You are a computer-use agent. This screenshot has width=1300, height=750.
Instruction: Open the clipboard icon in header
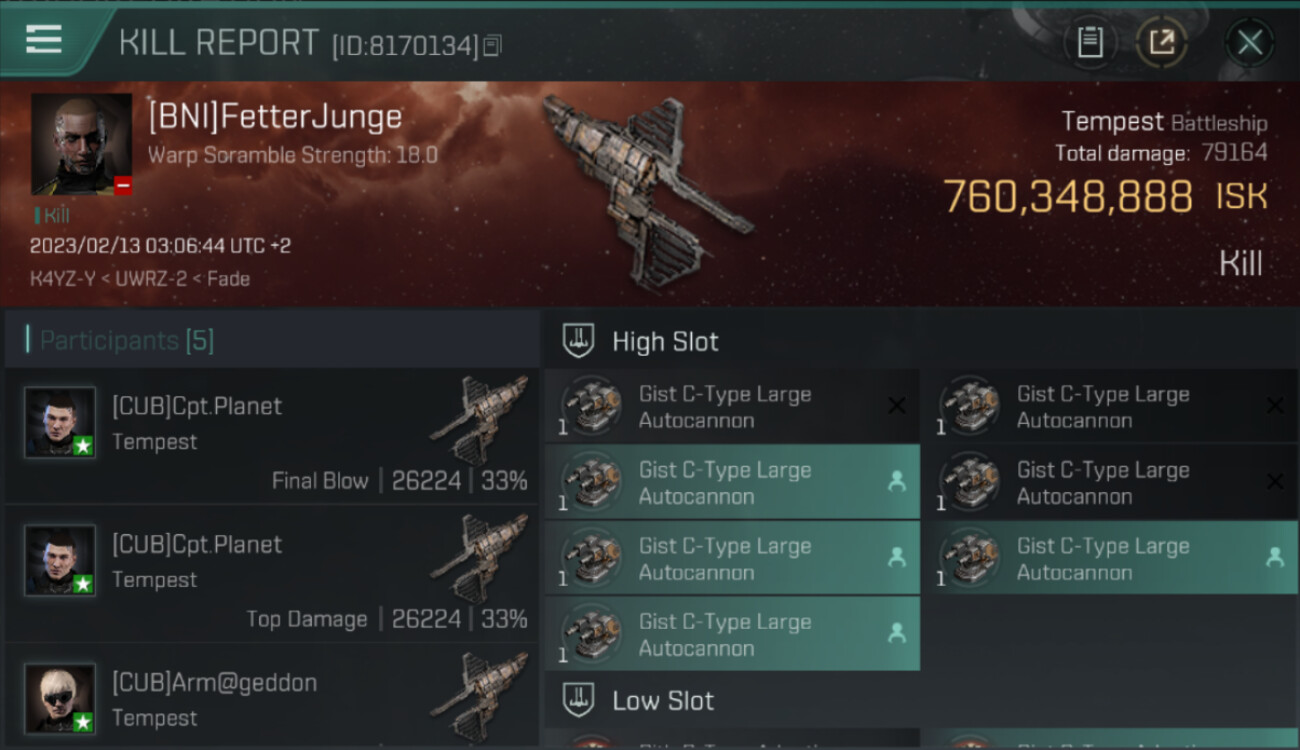(1090, 42)
